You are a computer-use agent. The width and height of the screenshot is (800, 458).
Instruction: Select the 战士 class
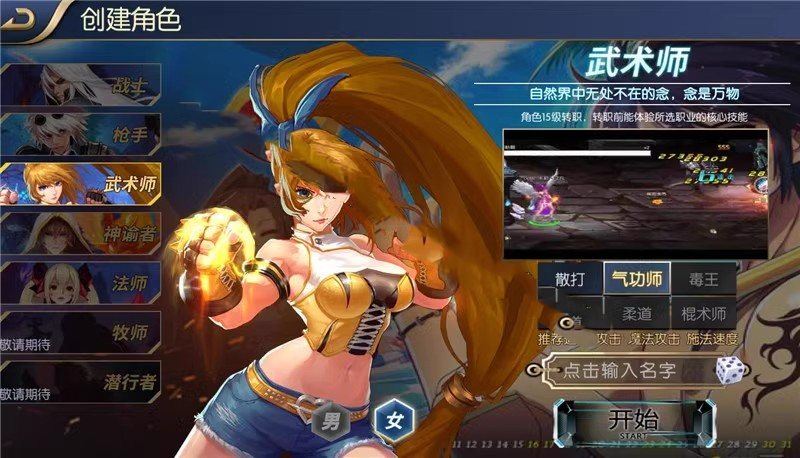click(x=80, y=86)
